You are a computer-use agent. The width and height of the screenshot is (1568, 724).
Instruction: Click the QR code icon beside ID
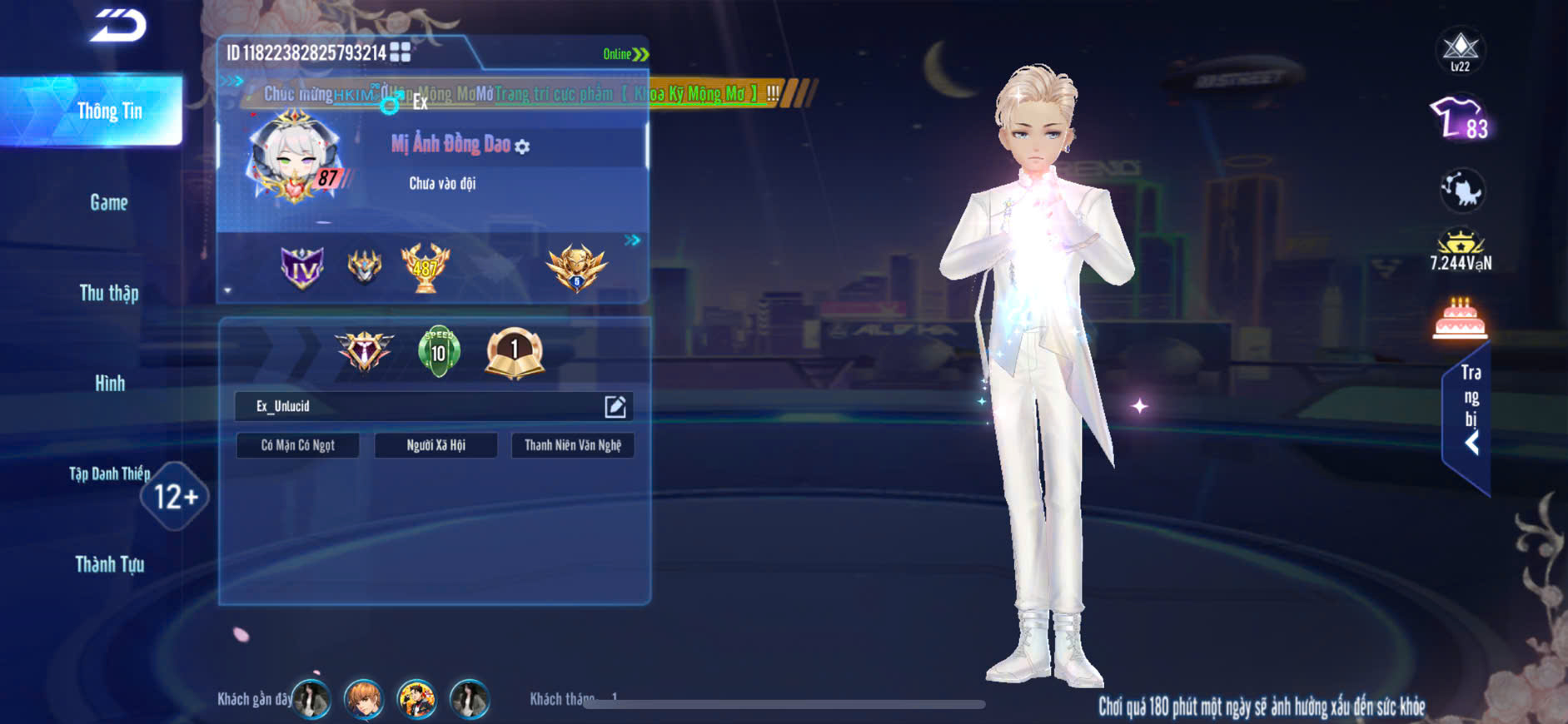coord(401,52)
